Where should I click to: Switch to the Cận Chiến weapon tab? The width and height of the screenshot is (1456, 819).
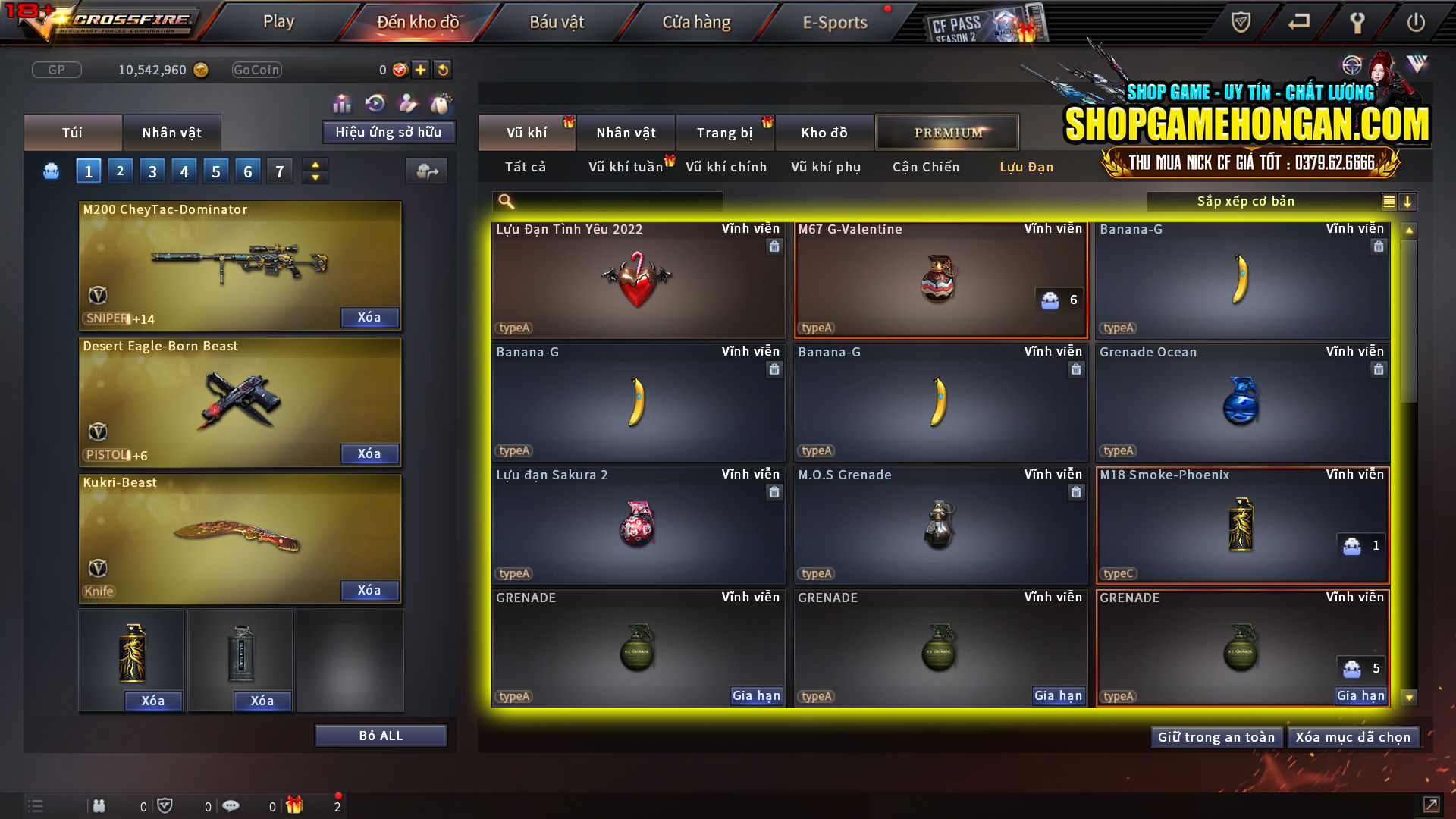coord(925,167)
